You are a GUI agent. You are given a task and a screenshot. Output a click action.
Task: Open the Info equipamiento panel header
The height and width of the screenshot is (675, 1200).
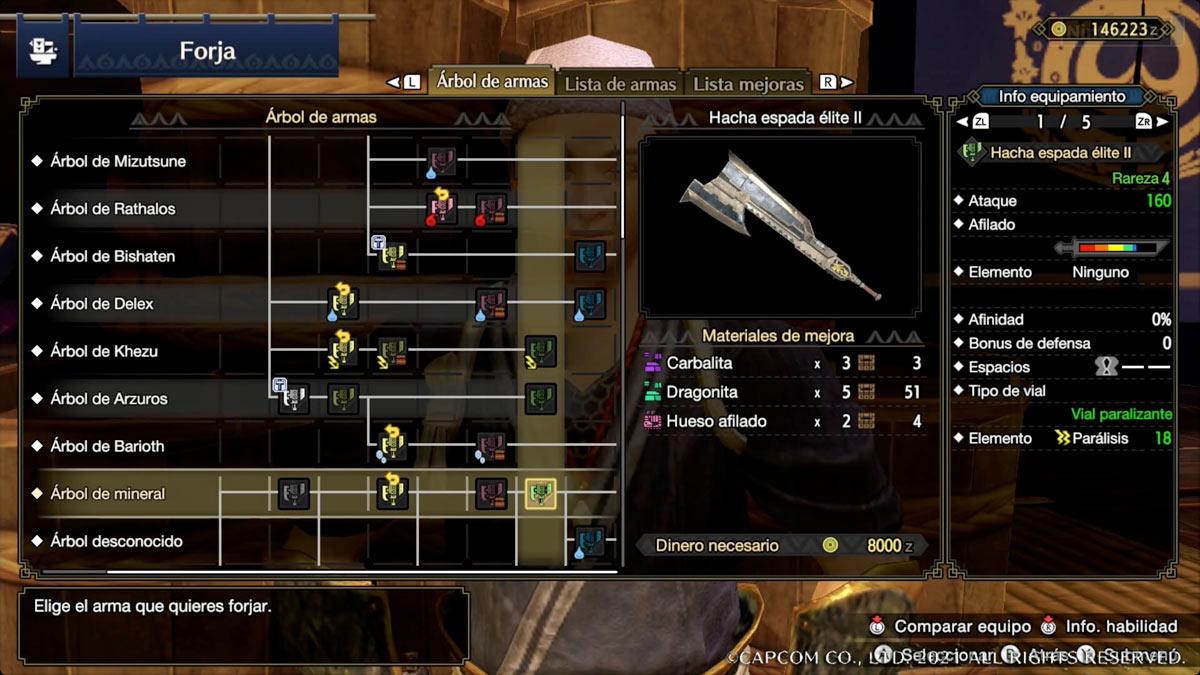point(1061,97)
